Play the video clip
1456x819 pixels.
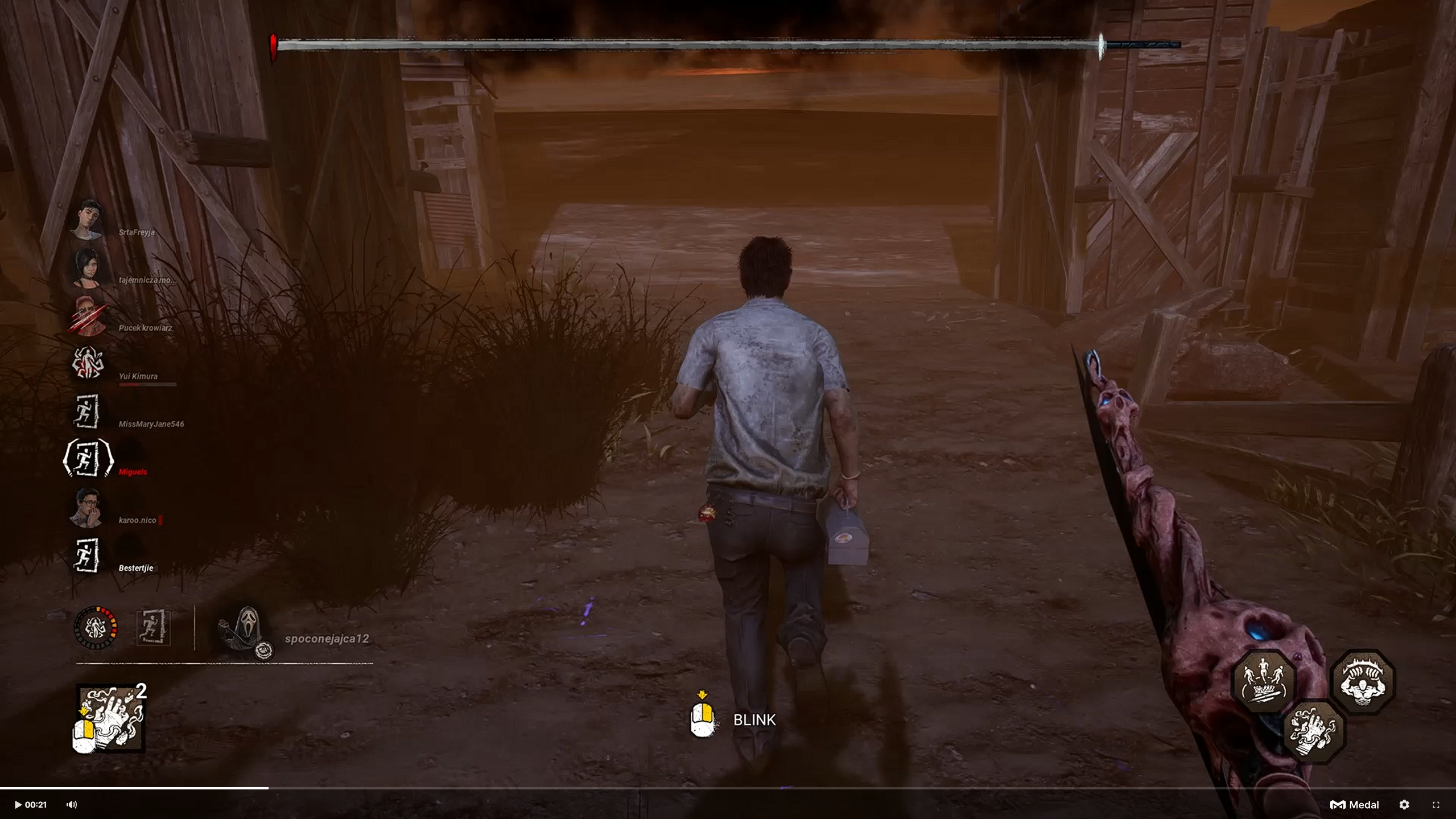[x=18, y=805]
